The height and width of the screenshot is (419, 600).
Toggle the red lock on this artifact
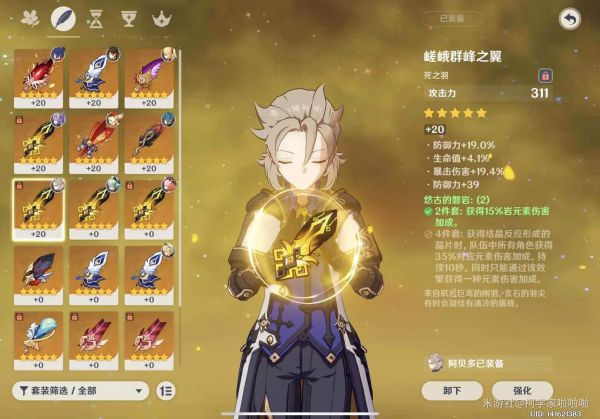click(545, 75)
